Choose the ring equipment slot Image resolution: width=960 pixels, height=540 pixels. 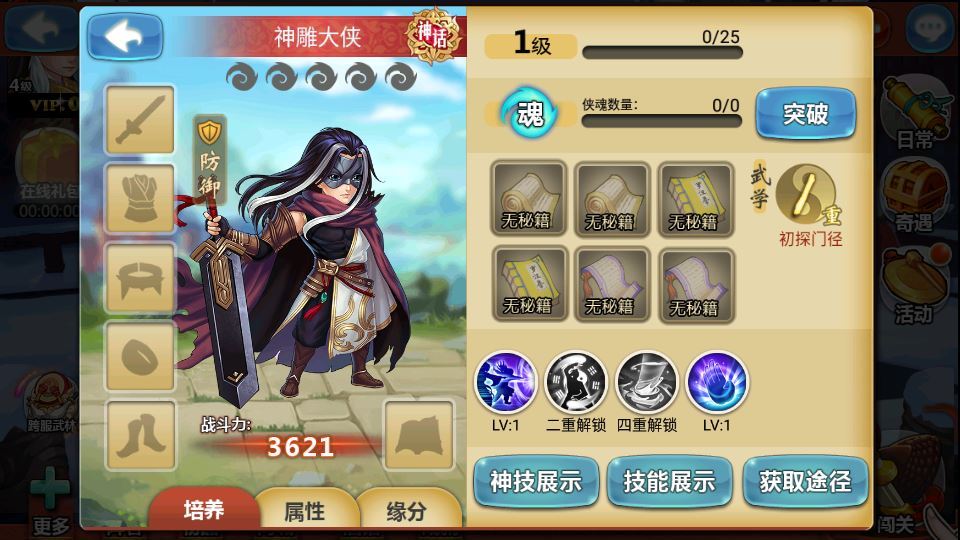point(140,356)
